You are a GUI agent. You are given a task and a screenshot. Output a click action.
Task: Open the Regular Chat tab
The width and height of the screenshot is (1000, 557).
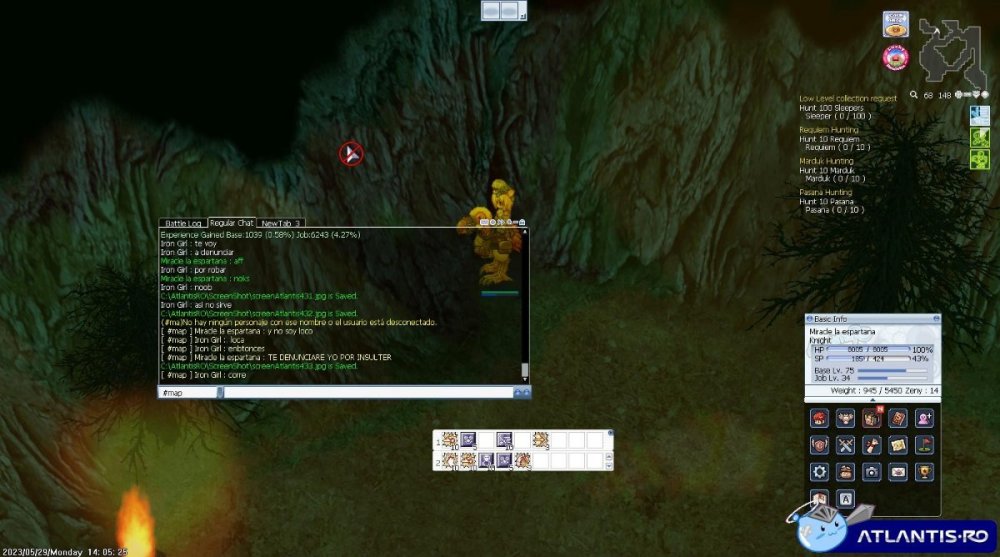coord(231,222)
